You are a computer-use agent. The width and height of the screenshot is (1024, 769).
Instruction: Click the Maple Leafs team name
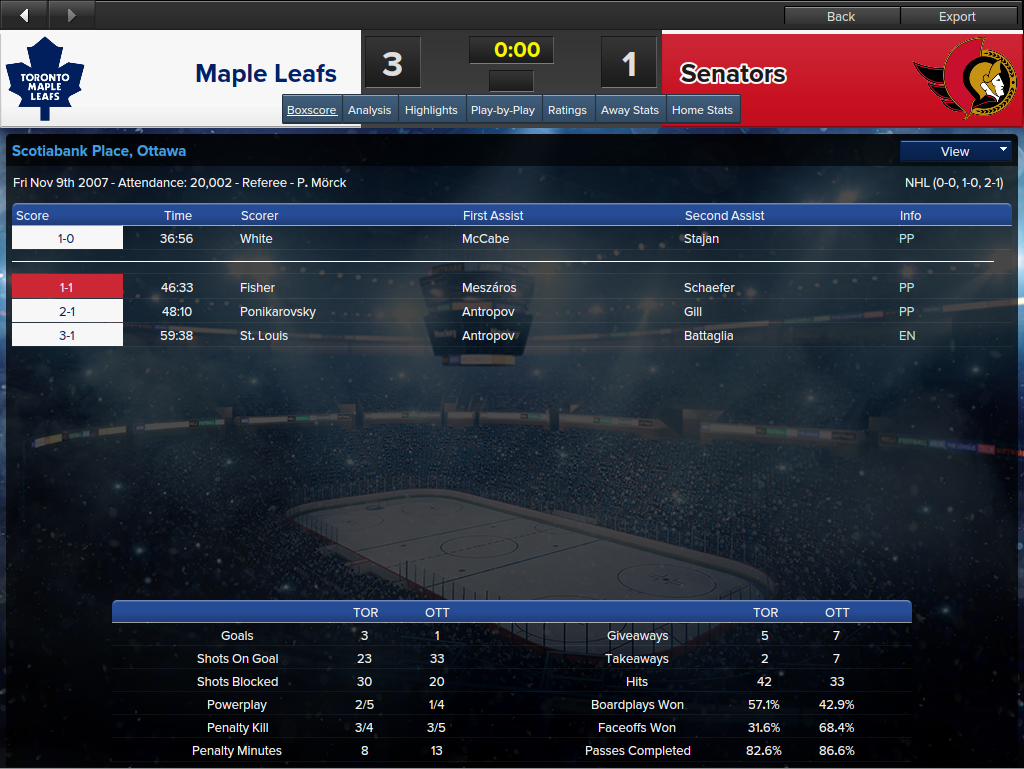266,74
